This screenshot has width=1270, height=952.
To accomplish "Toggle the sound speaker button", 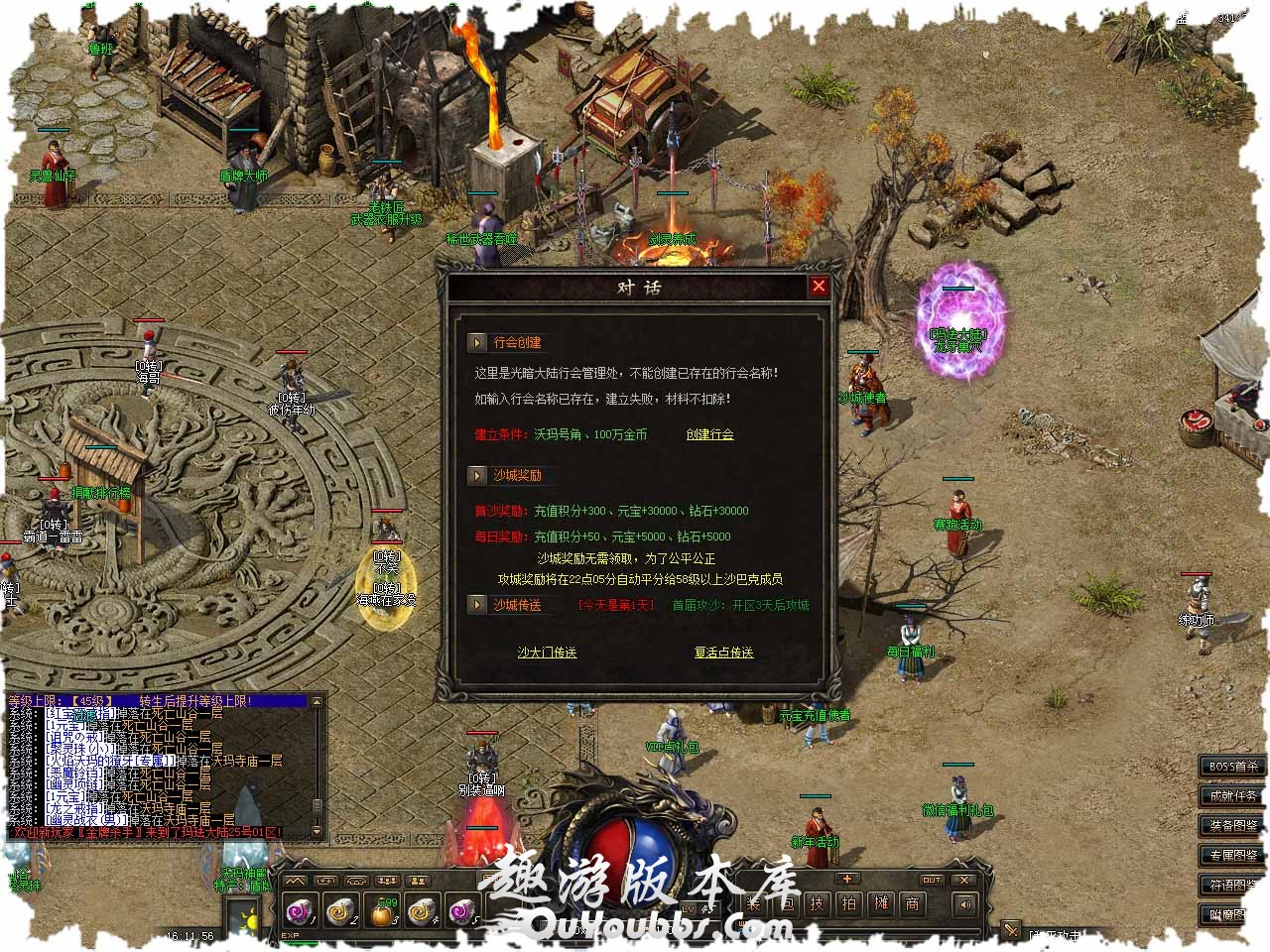I will pos(963,903).
